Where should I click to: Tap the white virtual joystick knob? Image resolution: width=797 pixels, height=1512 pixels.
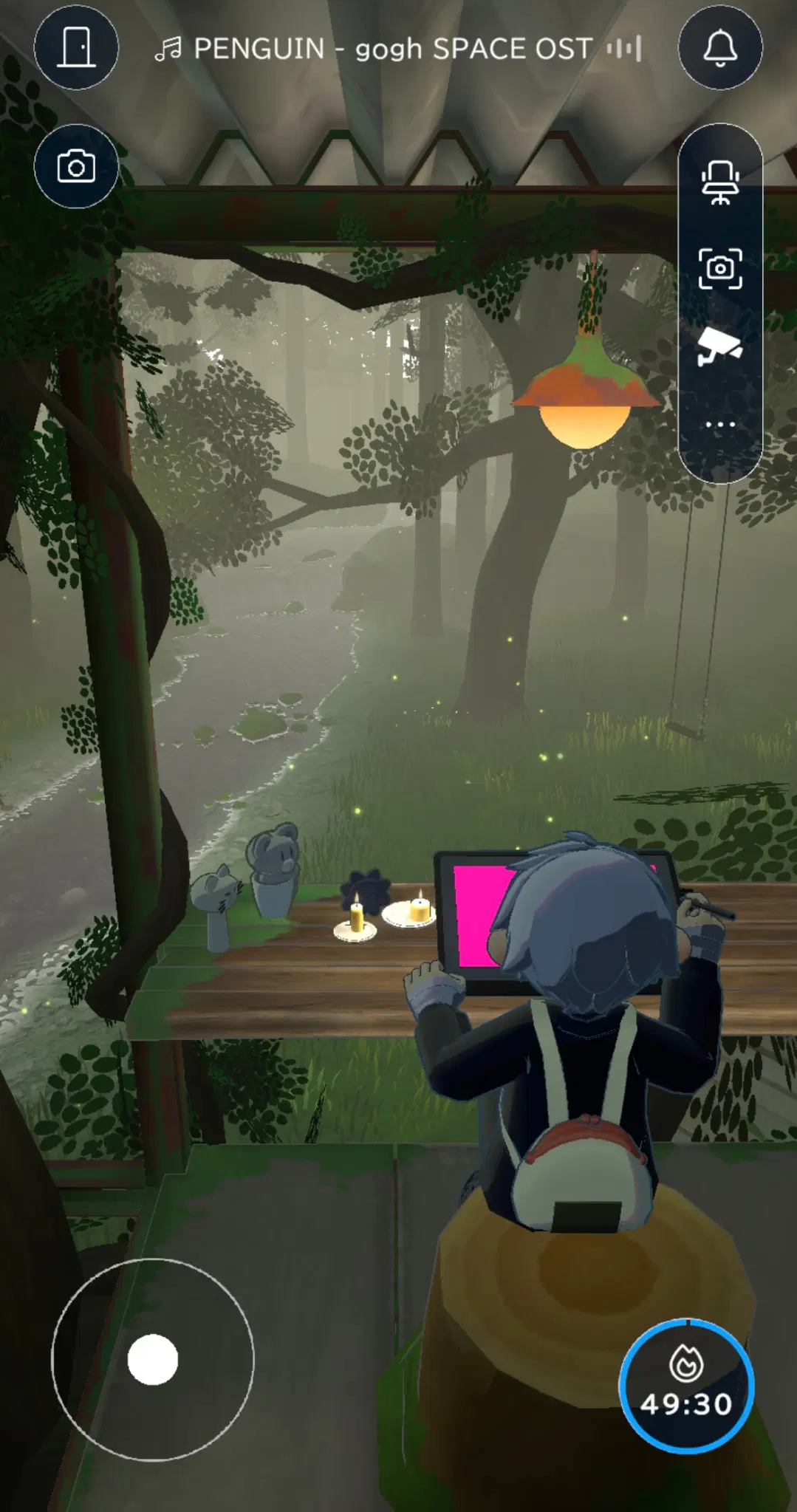153,1359
